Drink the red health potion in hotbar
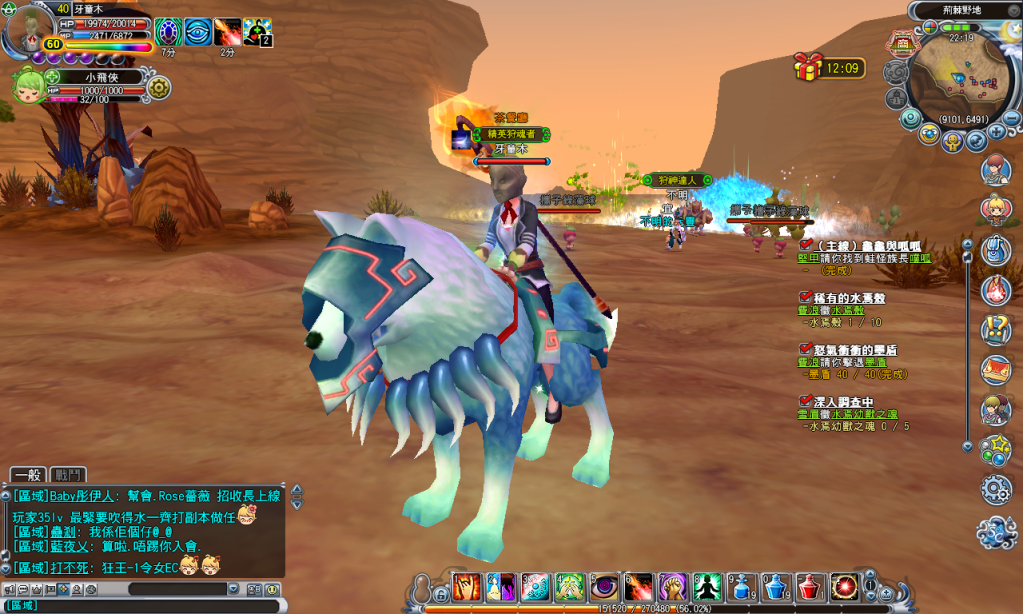Viewport: 1023px width, 614px height. [x=811, y=586]
